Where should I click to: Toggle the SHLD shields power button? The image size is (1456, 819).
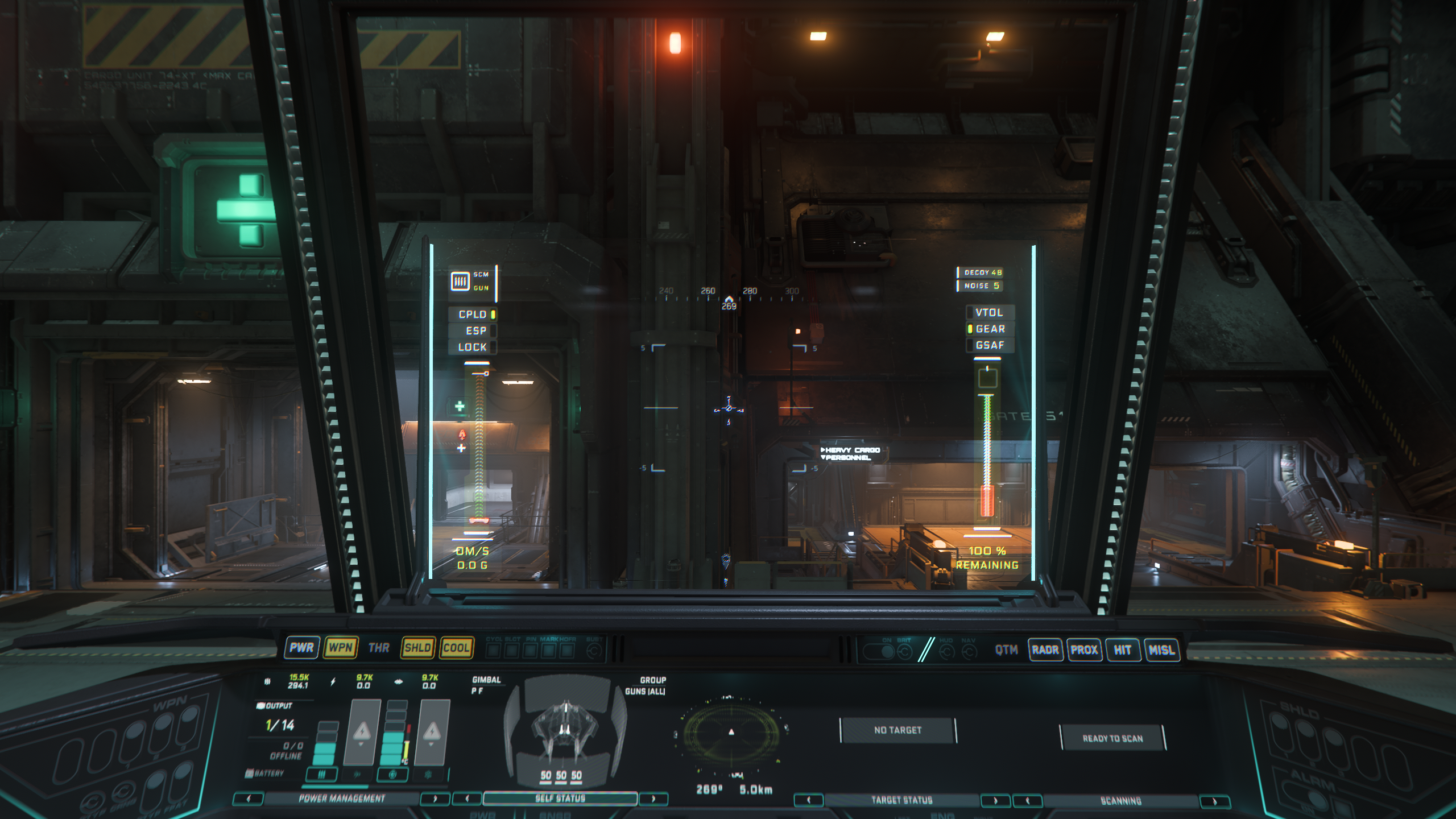coord(417,648)
